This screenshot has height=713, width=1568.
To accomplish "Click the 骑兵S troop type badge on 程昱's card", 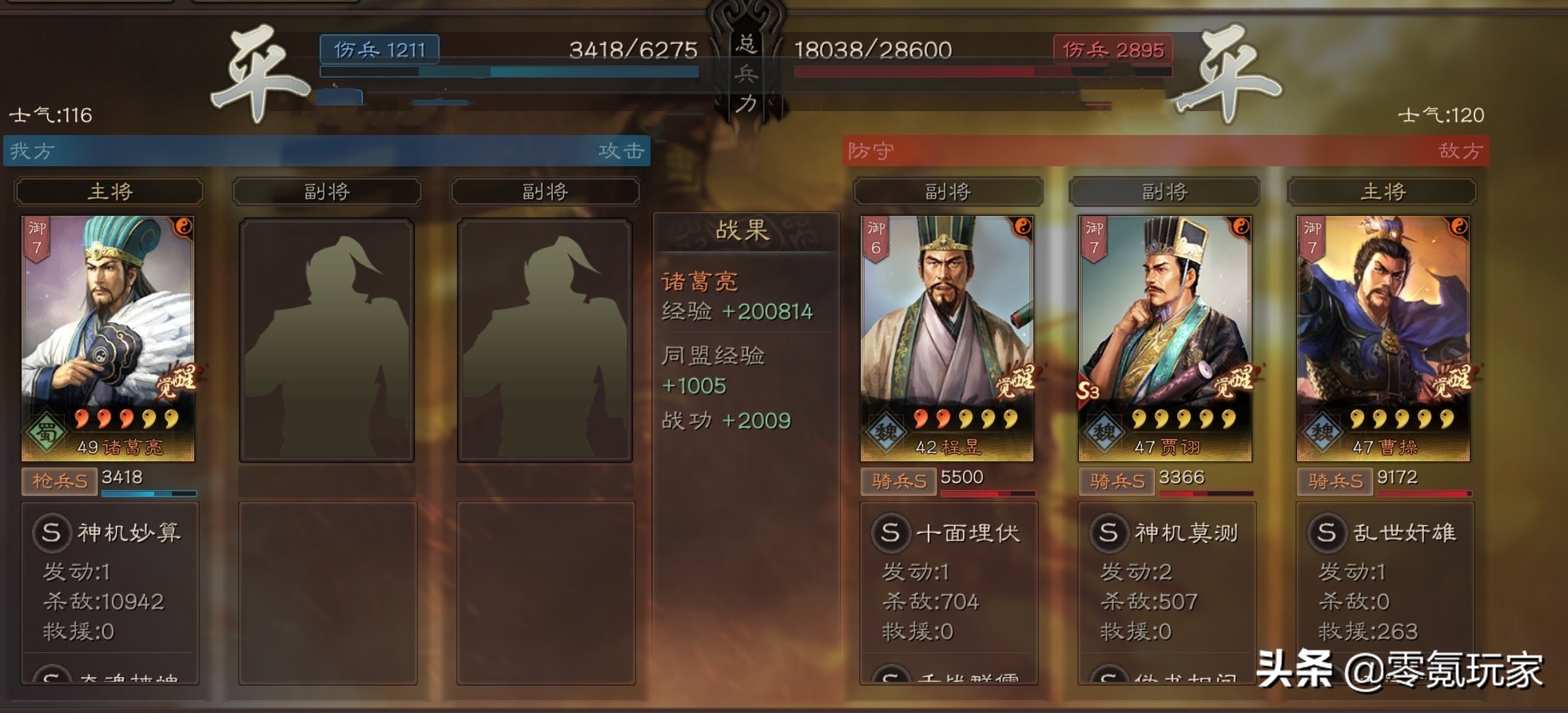I will [897, 481].
